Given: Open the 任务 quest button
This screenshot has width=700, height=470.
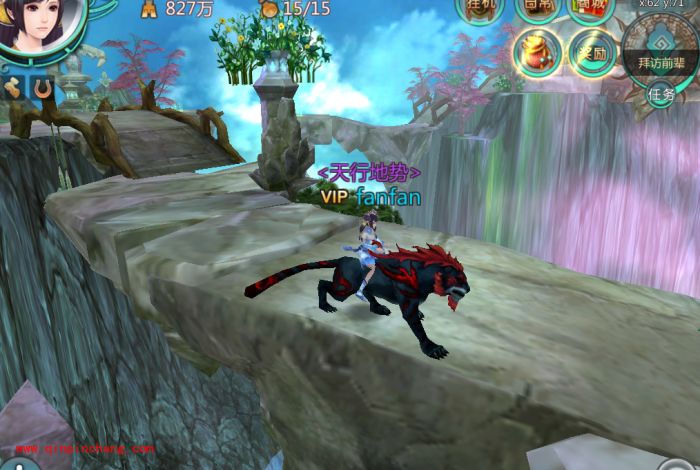Looking at the screenshot, I should [x=662, y=94].
